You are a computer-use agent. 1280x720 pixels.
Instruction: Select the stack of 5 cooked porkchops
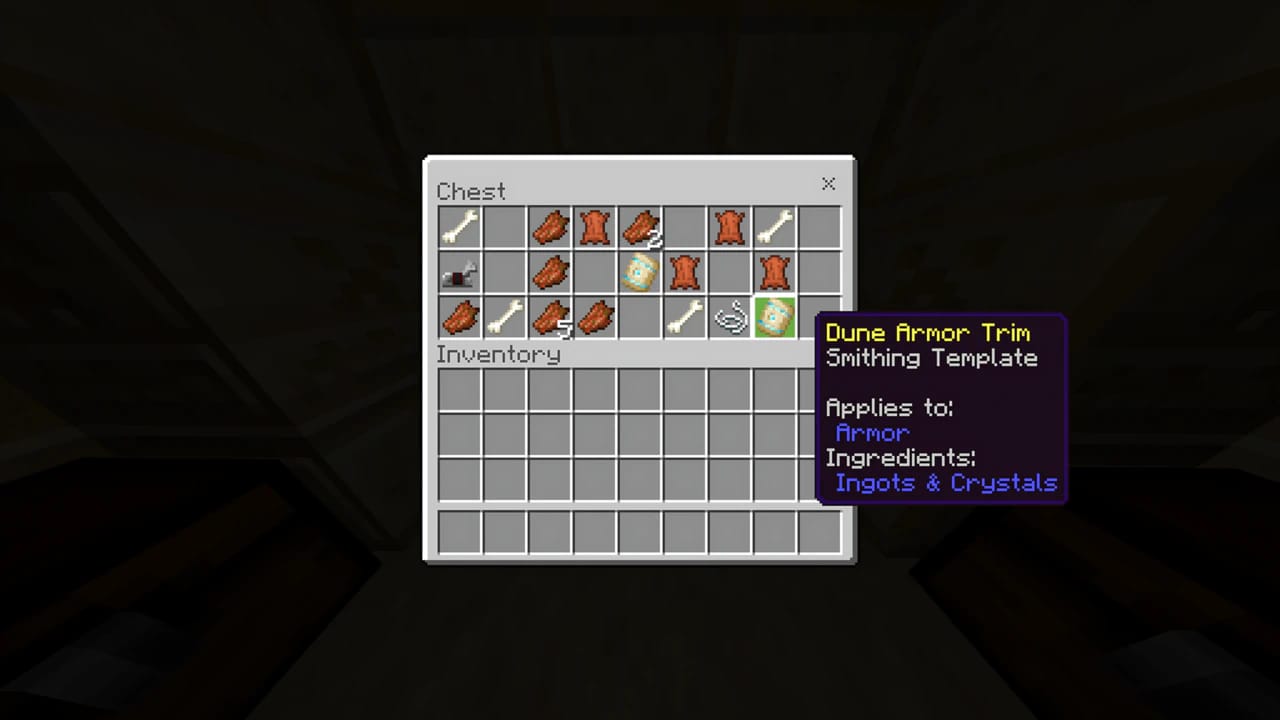pyautogui.click(x=549, y=317)
